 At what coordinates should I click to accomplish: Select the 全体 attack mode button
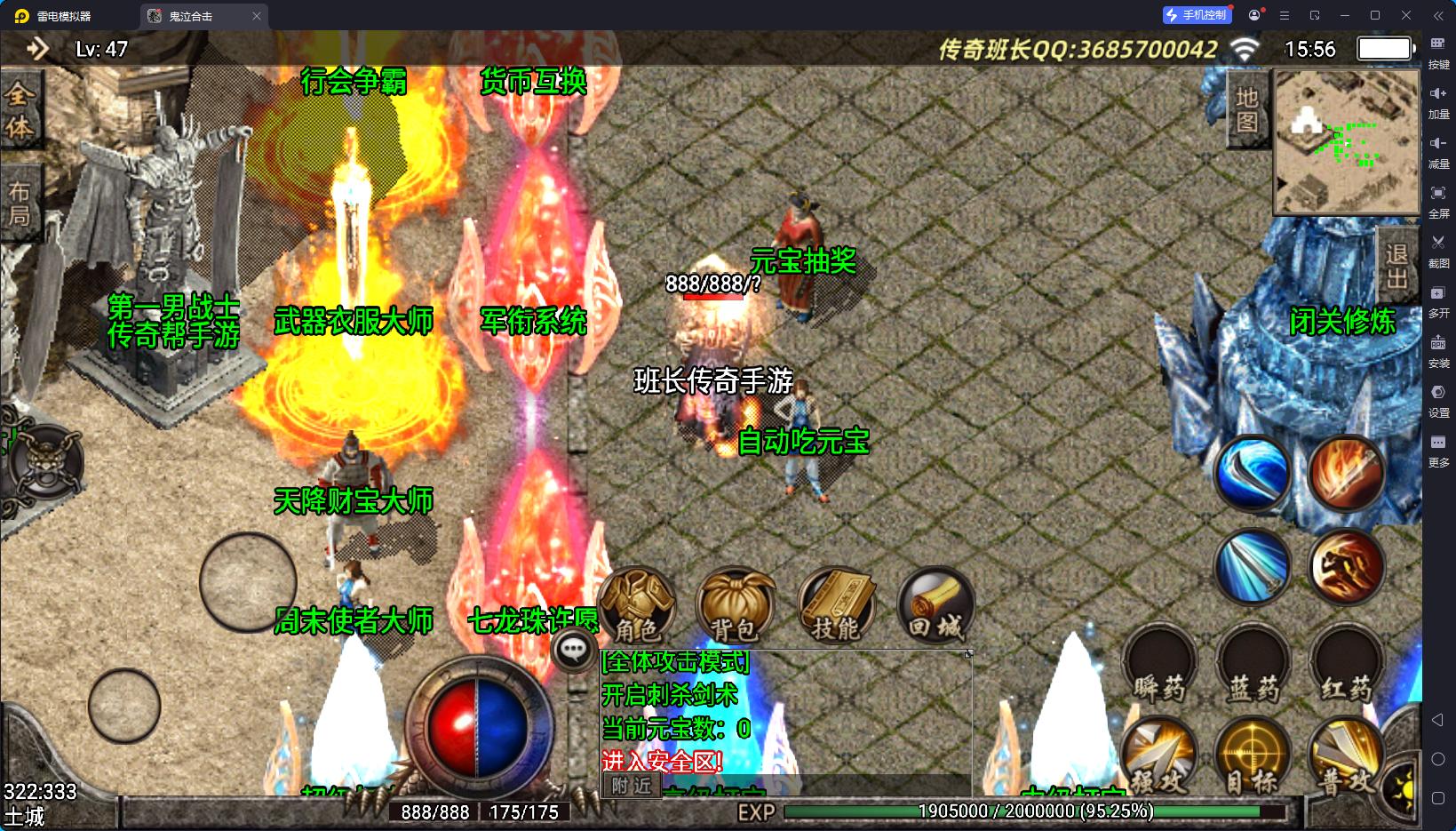tap(20, 110)
